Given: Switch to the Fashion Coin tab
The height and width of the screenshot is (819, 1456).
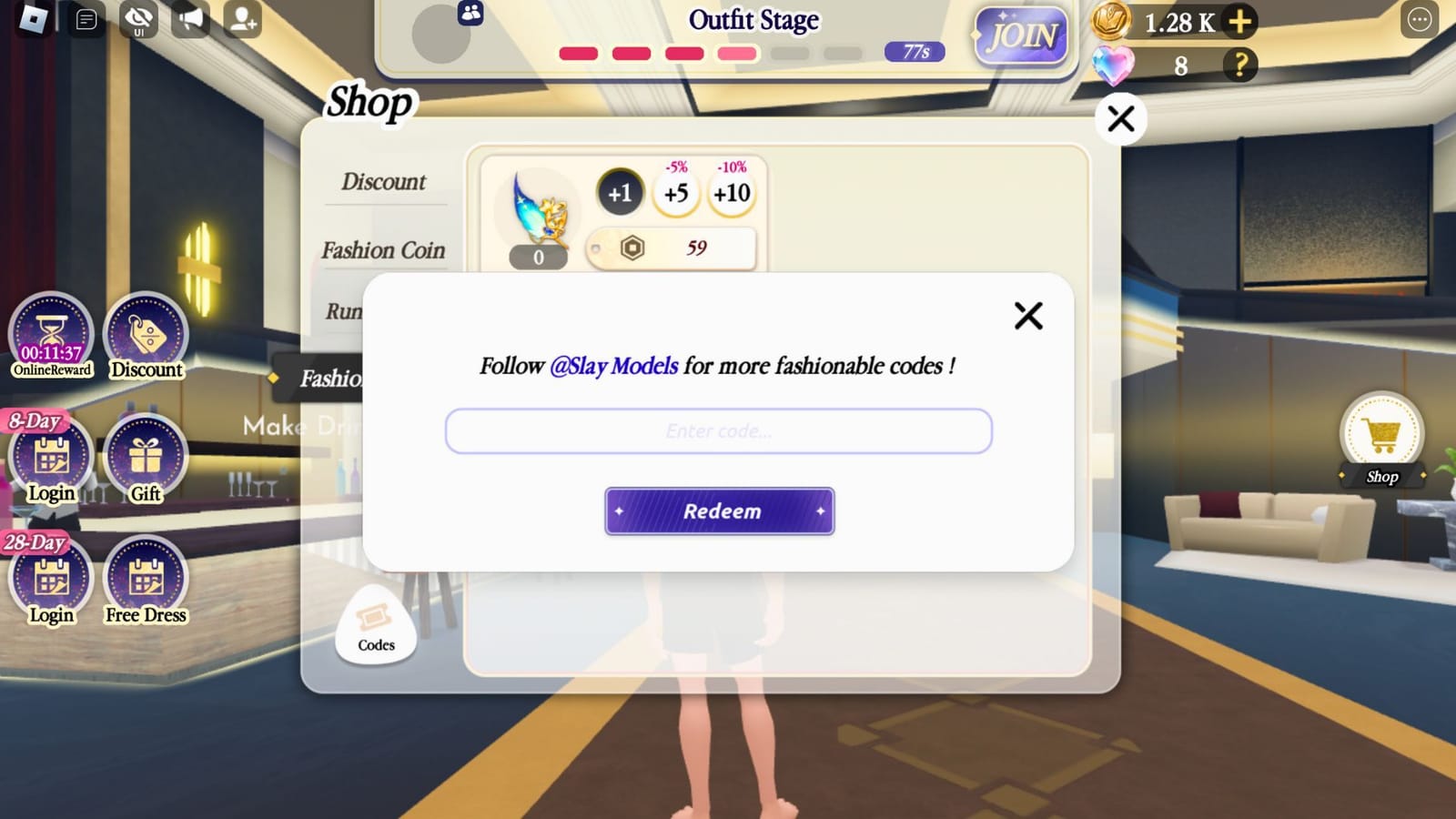Looking at the screenshot, I should click(384, 249).
